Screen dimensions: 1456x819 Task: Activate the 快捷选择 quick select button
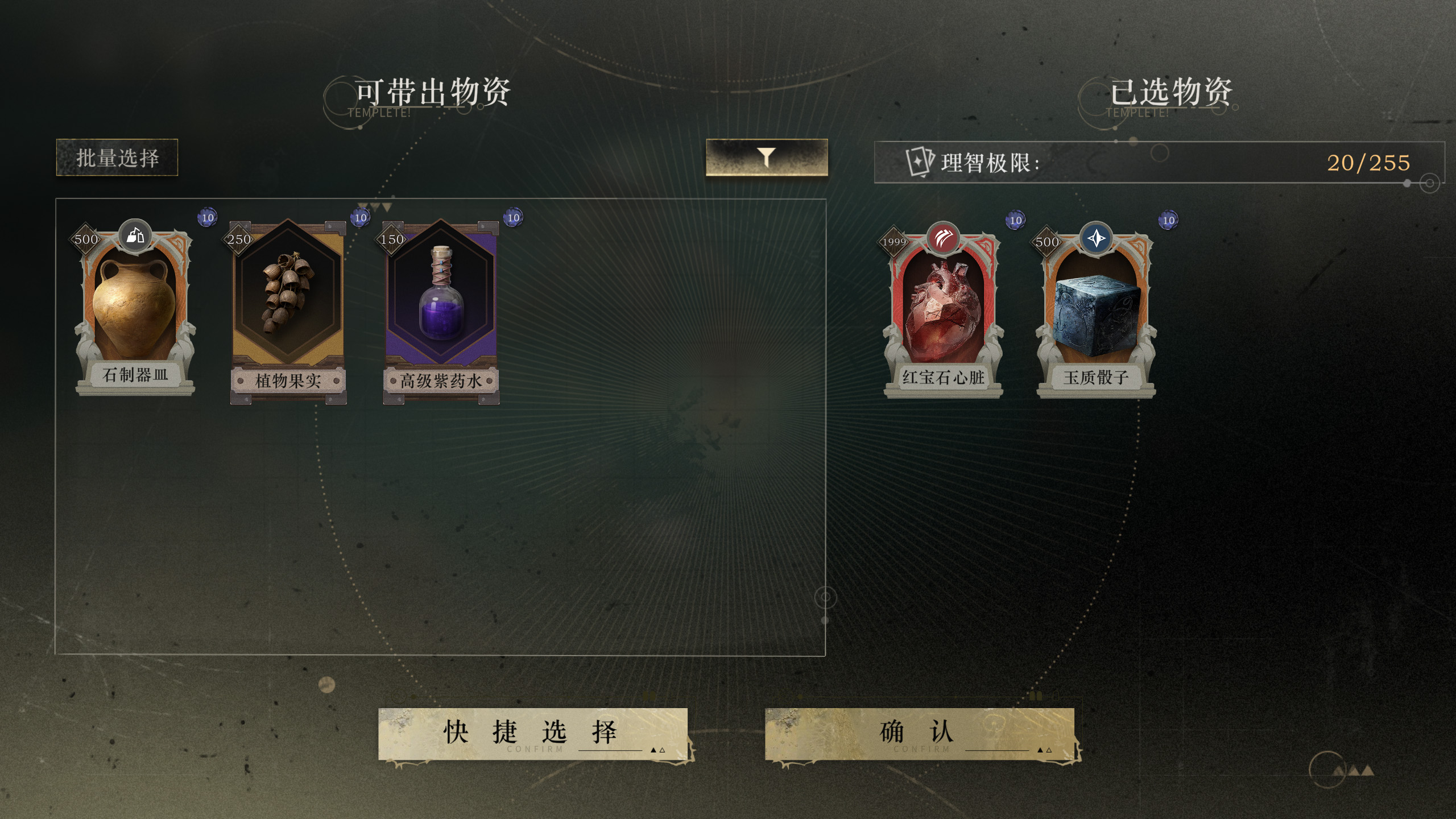coord(533,733)
